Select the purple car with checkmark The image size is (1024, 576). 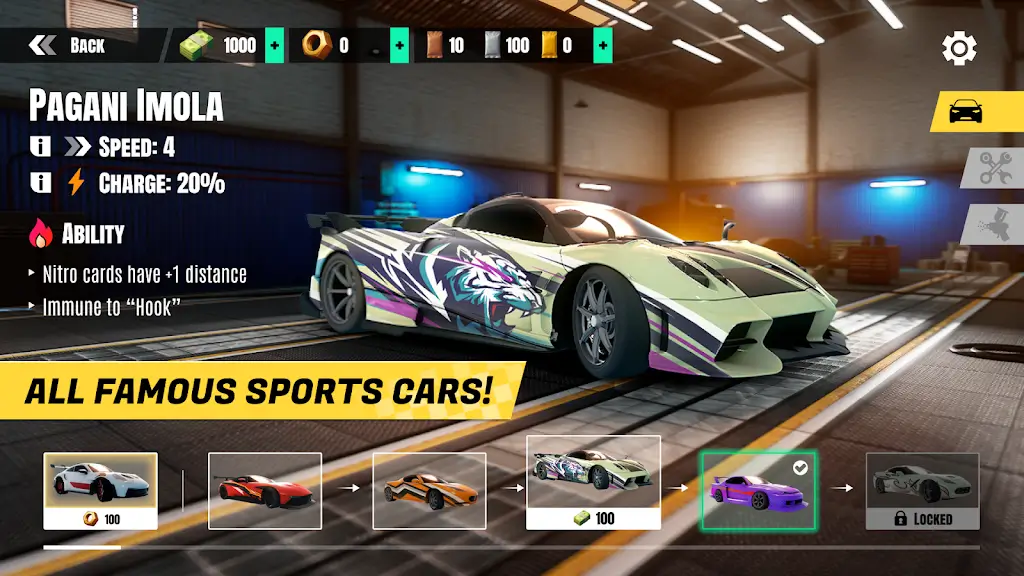point(758,490)
